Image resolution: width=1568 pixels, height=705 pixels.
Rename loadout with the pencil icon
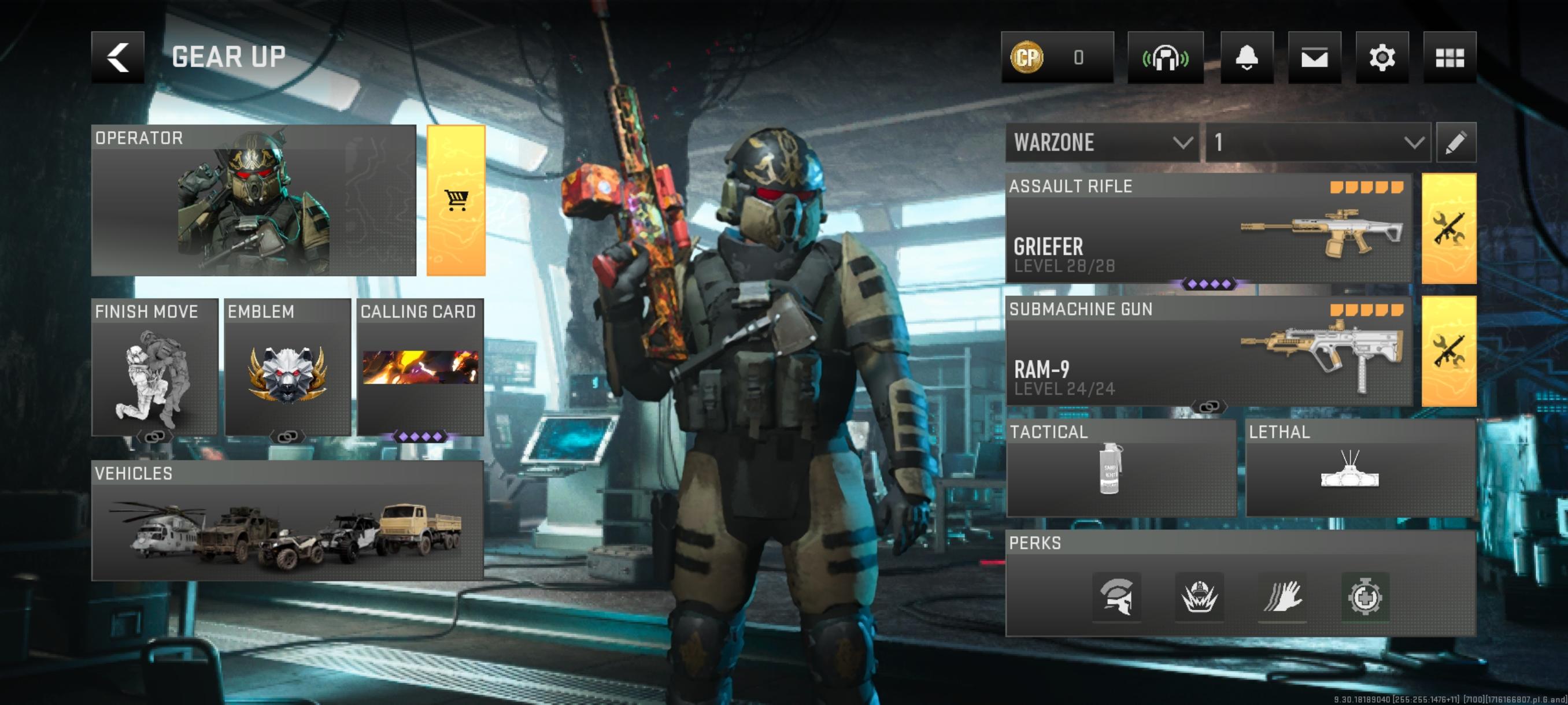[1455, 142]
